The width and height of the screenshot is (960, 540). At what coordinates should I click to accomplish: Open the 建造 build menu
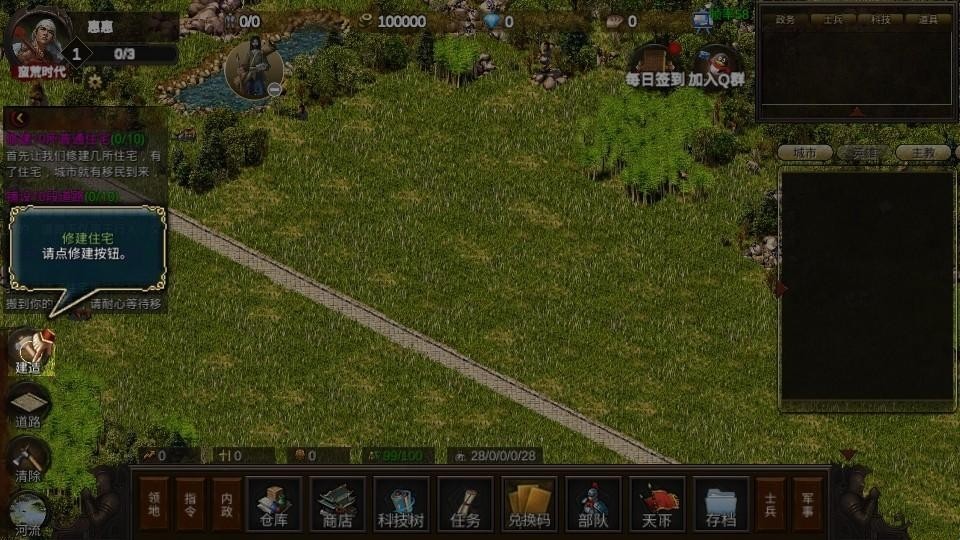tap(29, 350)
